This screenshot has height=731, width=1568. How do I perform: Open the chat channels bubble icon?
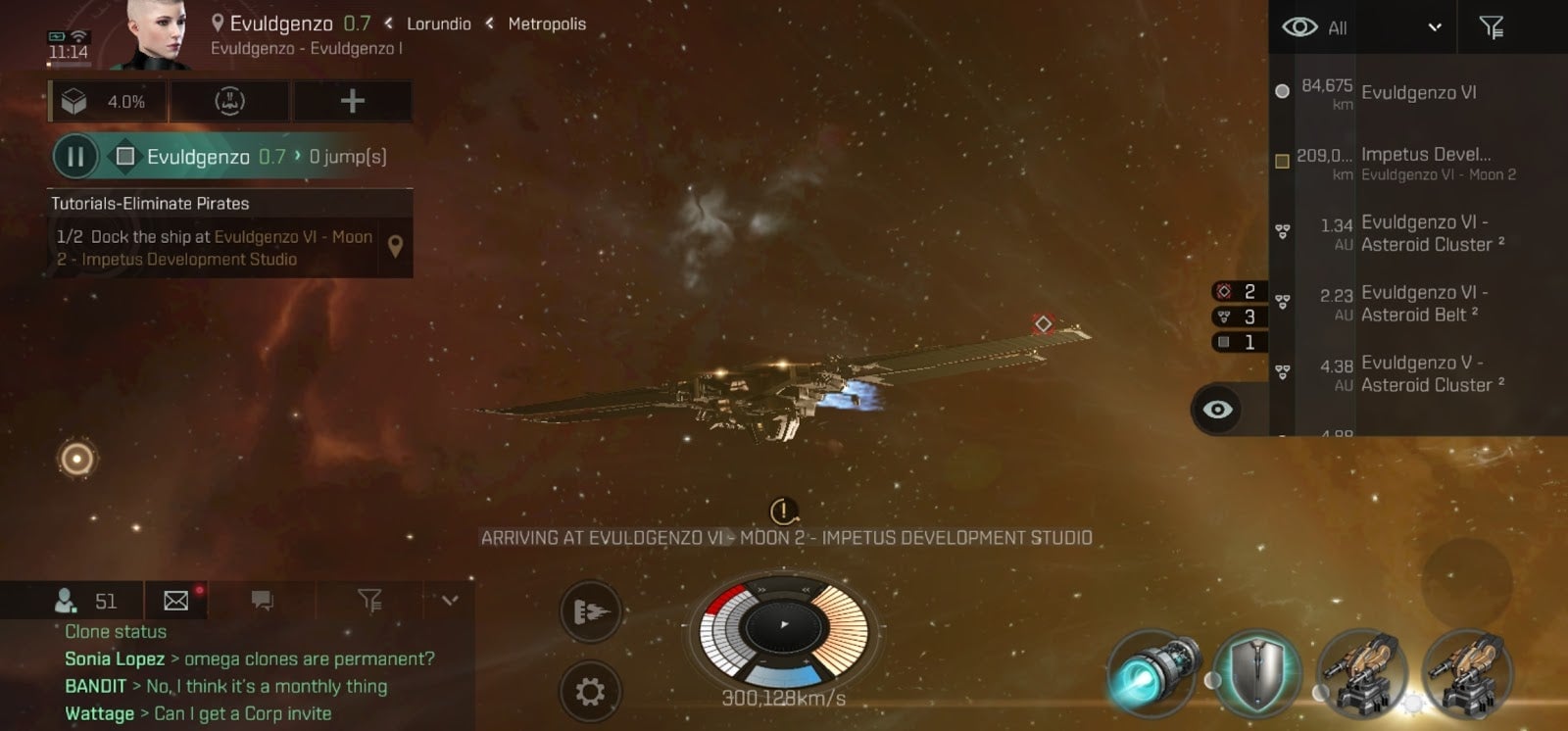click(x=261, y=600)
